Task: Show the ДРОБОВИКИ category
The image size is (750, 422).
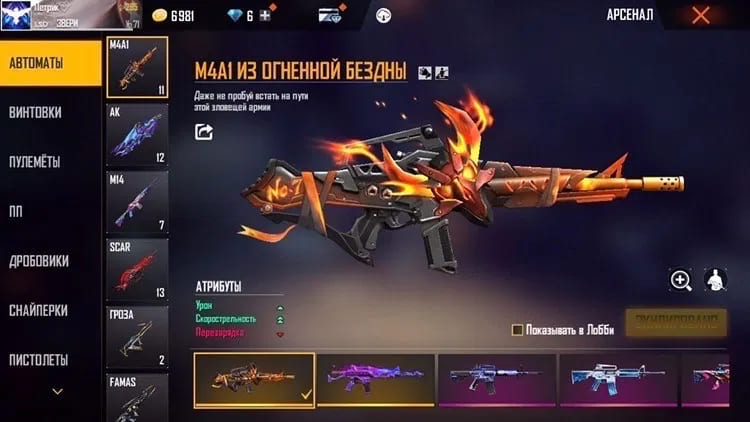Action: coord(39,260)
